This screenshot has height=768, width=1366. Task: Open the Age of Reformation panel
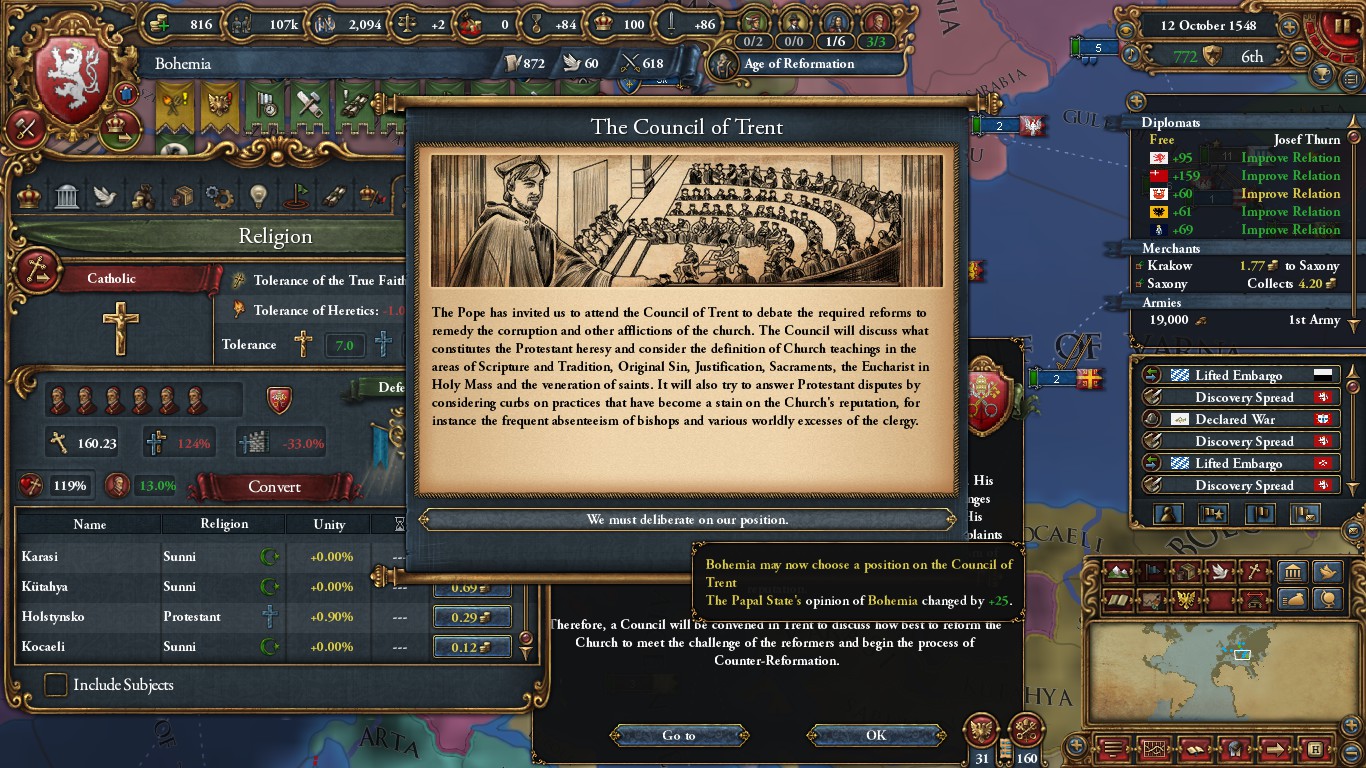coord(797,64)
